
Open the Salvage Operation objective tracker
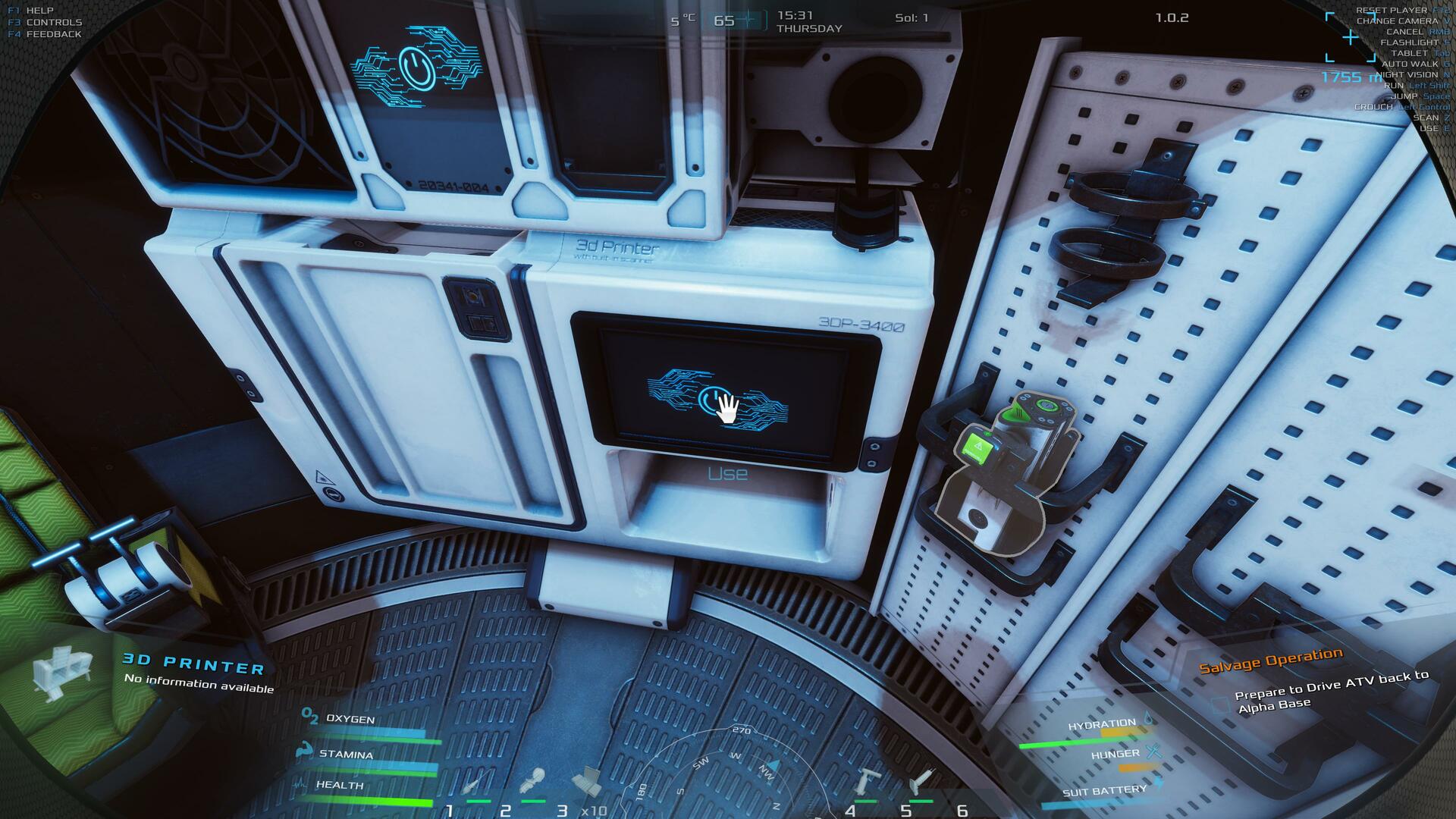[1270, 660]
